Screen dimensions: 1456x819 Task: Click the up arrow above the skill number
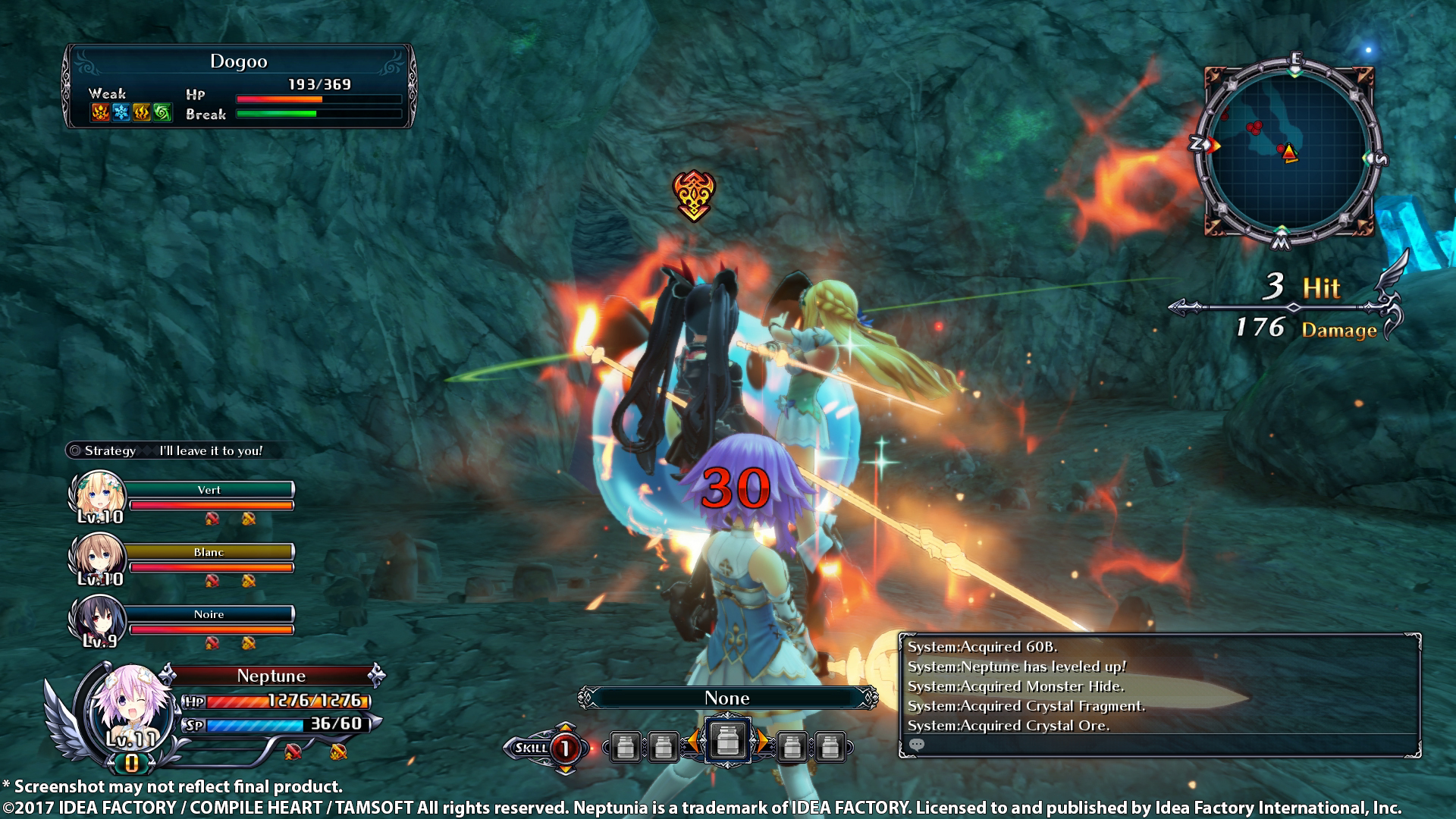[565, 726]
